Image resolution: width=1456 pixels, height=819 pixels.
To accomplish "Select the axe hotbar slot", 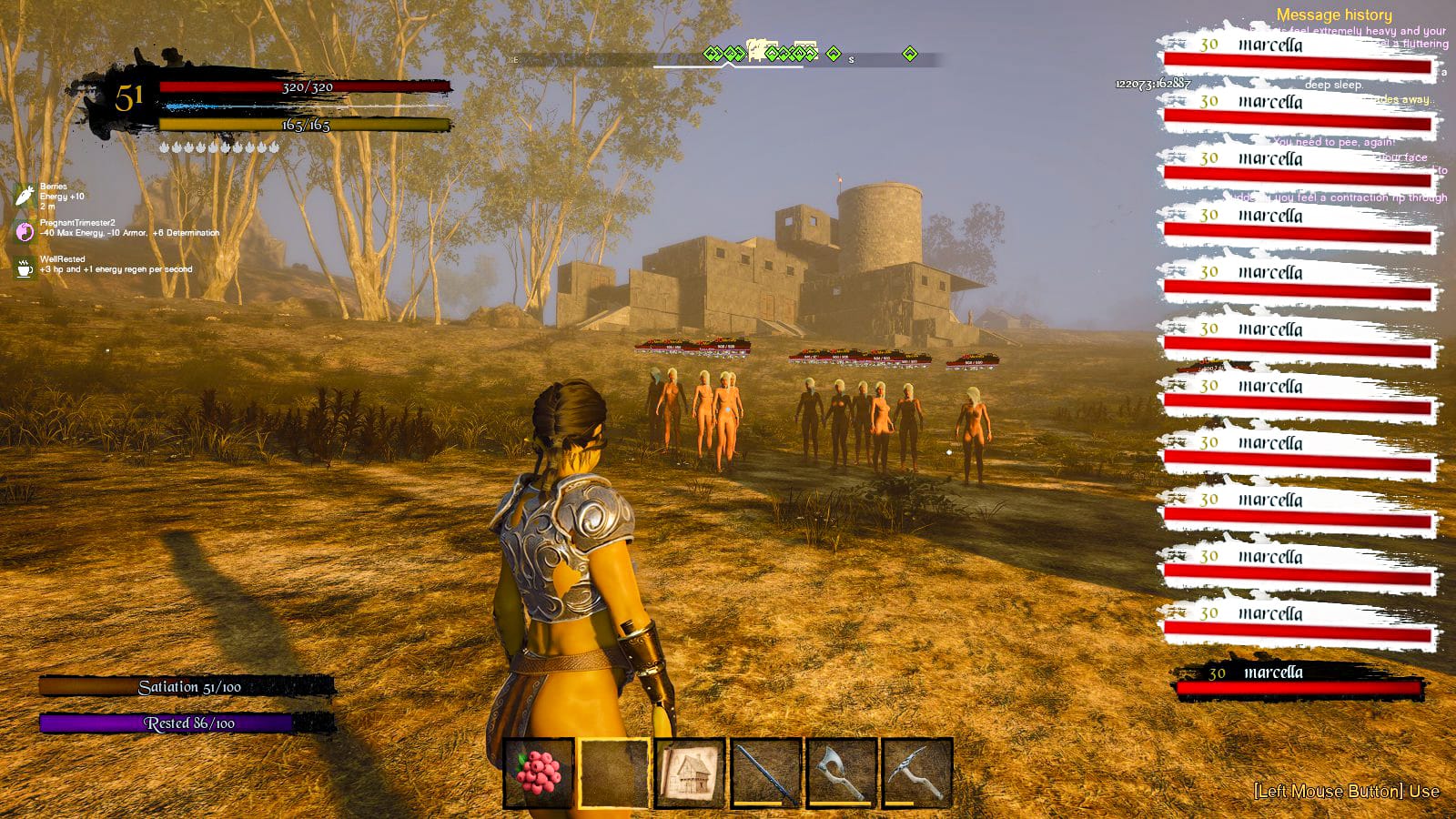I will coord(842,773).
